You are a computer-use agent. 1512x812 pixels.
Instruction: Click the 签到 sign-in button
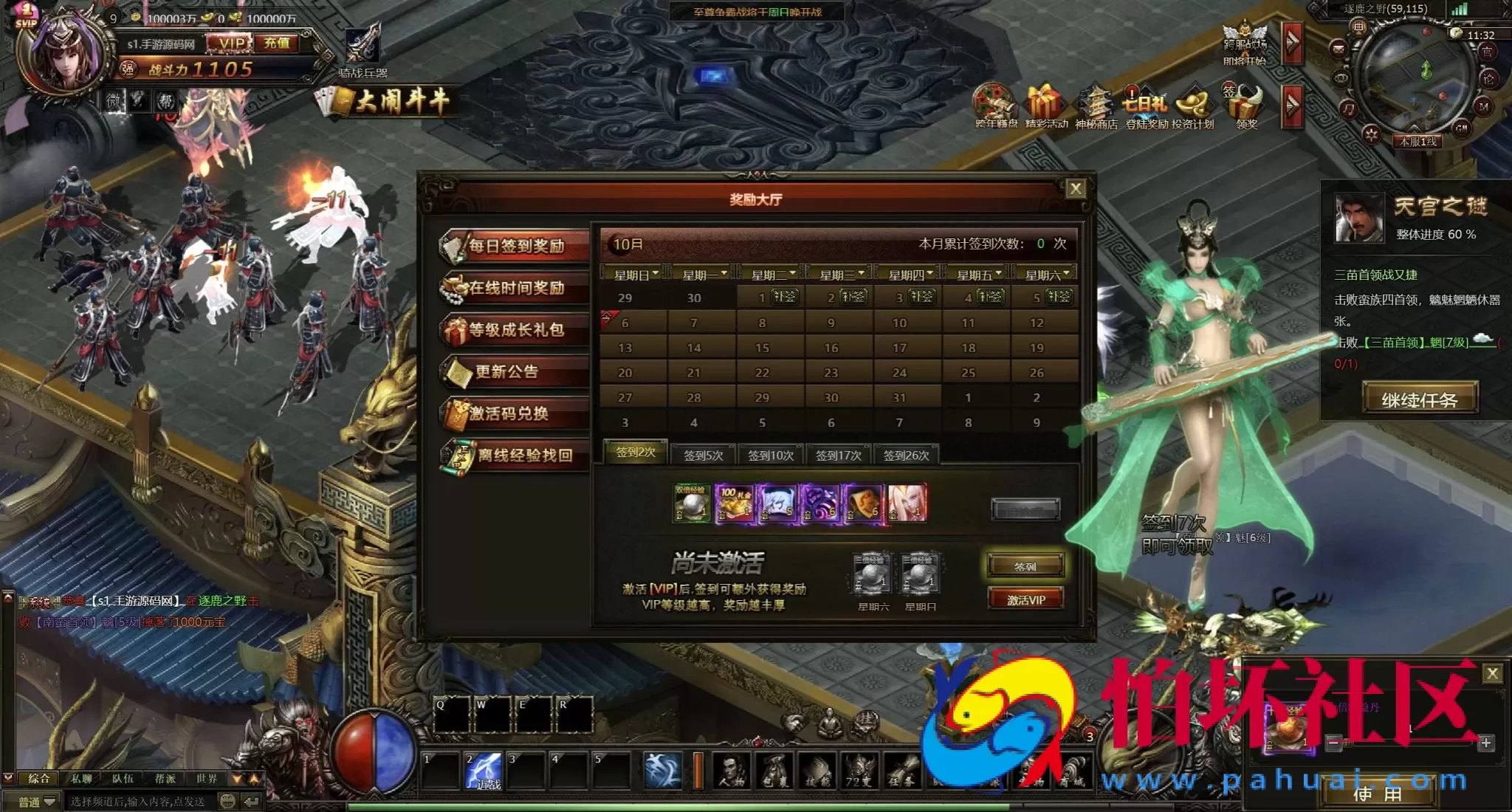click(x=1025, y=566)
